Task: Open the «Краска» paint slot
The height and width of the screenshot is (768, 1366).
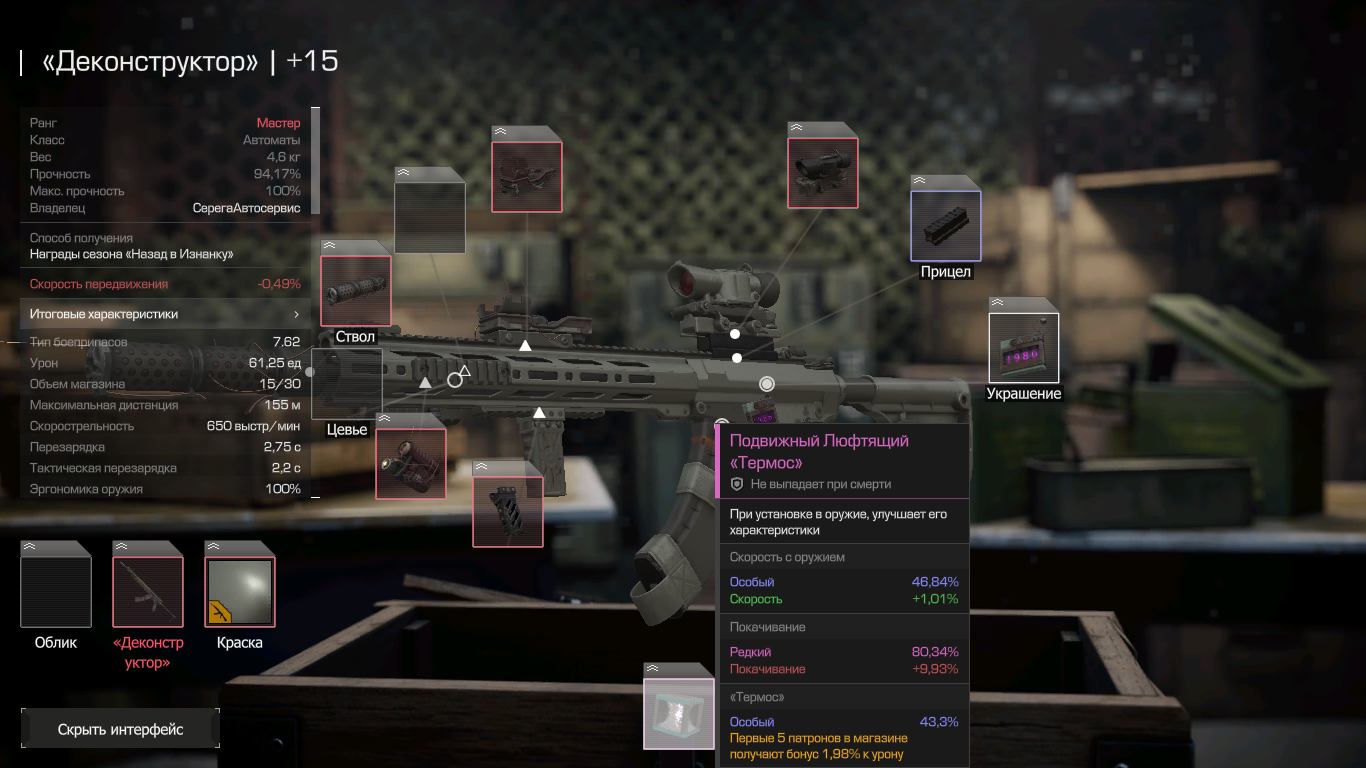Action: click(x=240, y=592)
